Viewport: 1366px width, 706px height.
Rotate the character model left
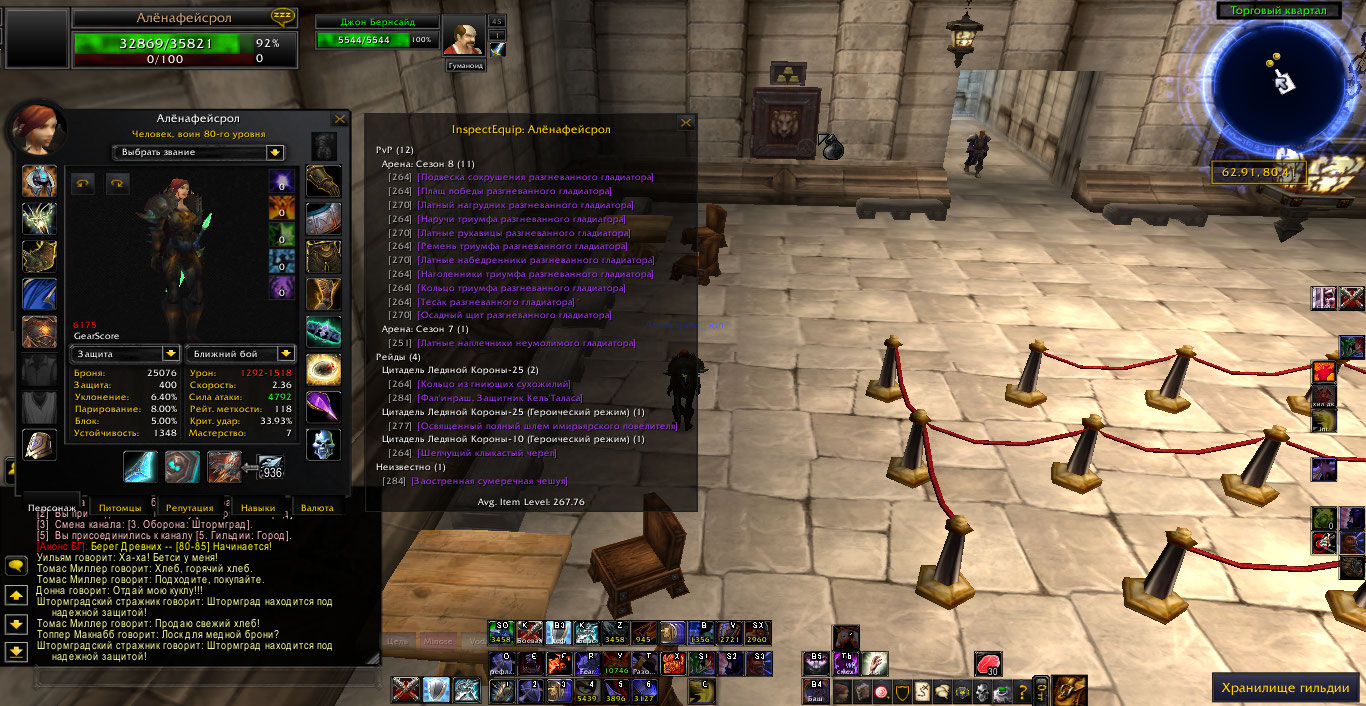(x=82, y=183)
